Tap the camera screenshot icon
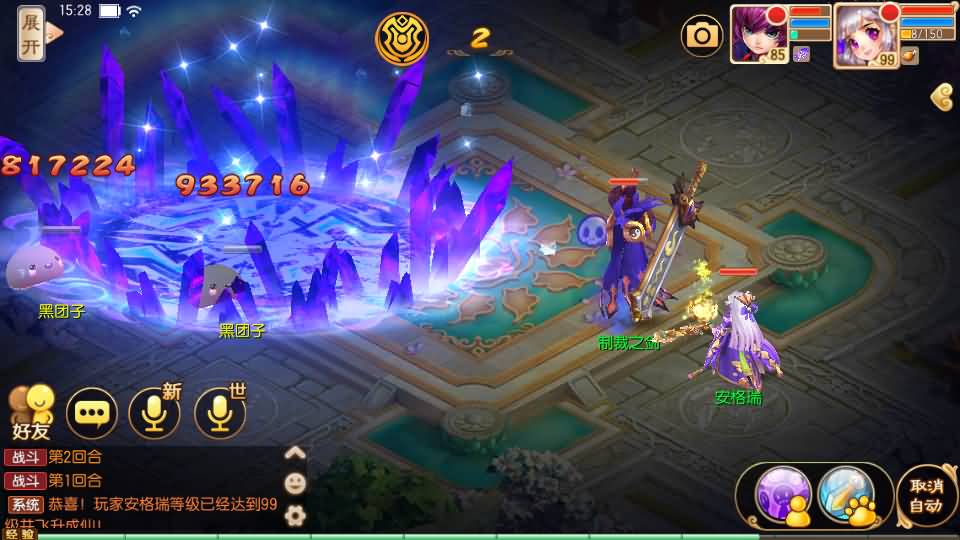The image size is (960, 540). click(x=702, y=36)
